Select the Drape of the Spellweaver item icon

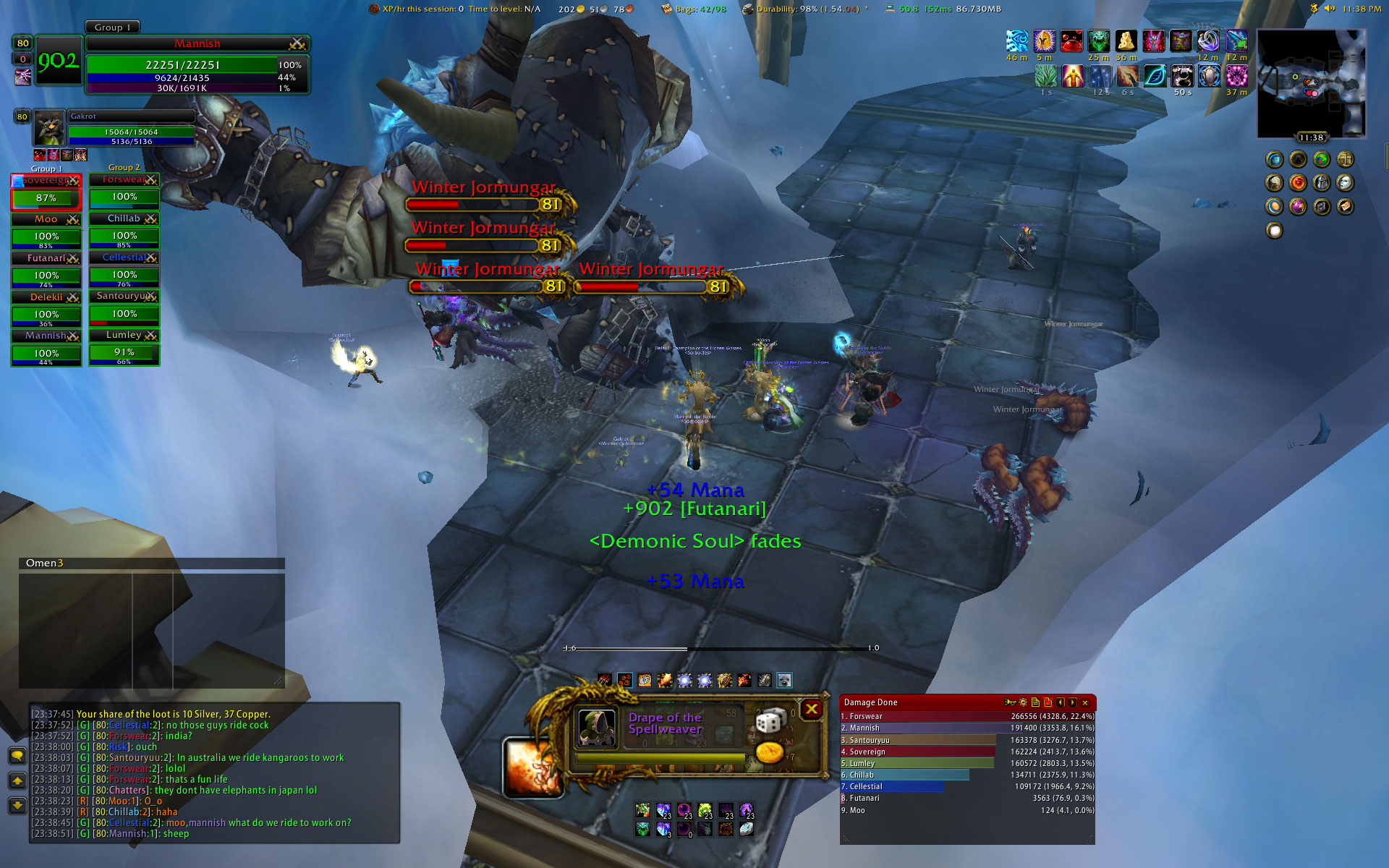coord(598,727)
